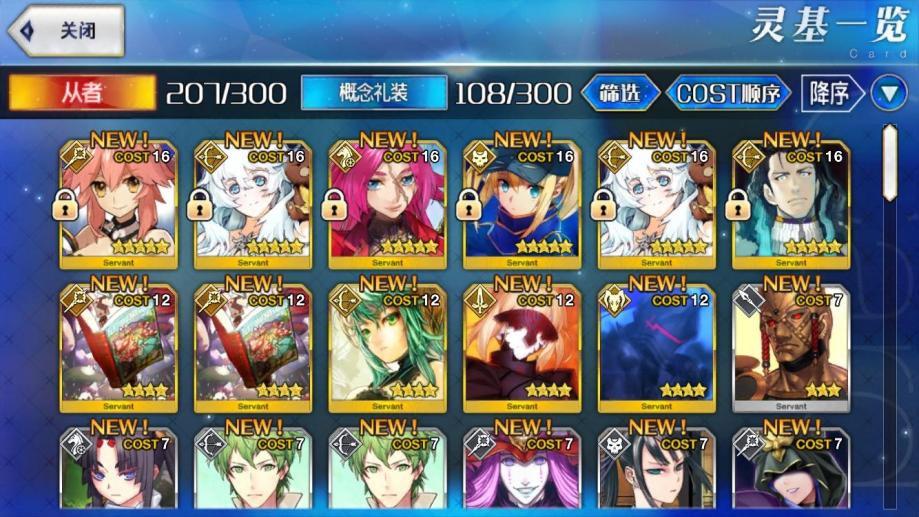
Task: Select the dark blue silhouette berserker card
Action: [656, 347]
